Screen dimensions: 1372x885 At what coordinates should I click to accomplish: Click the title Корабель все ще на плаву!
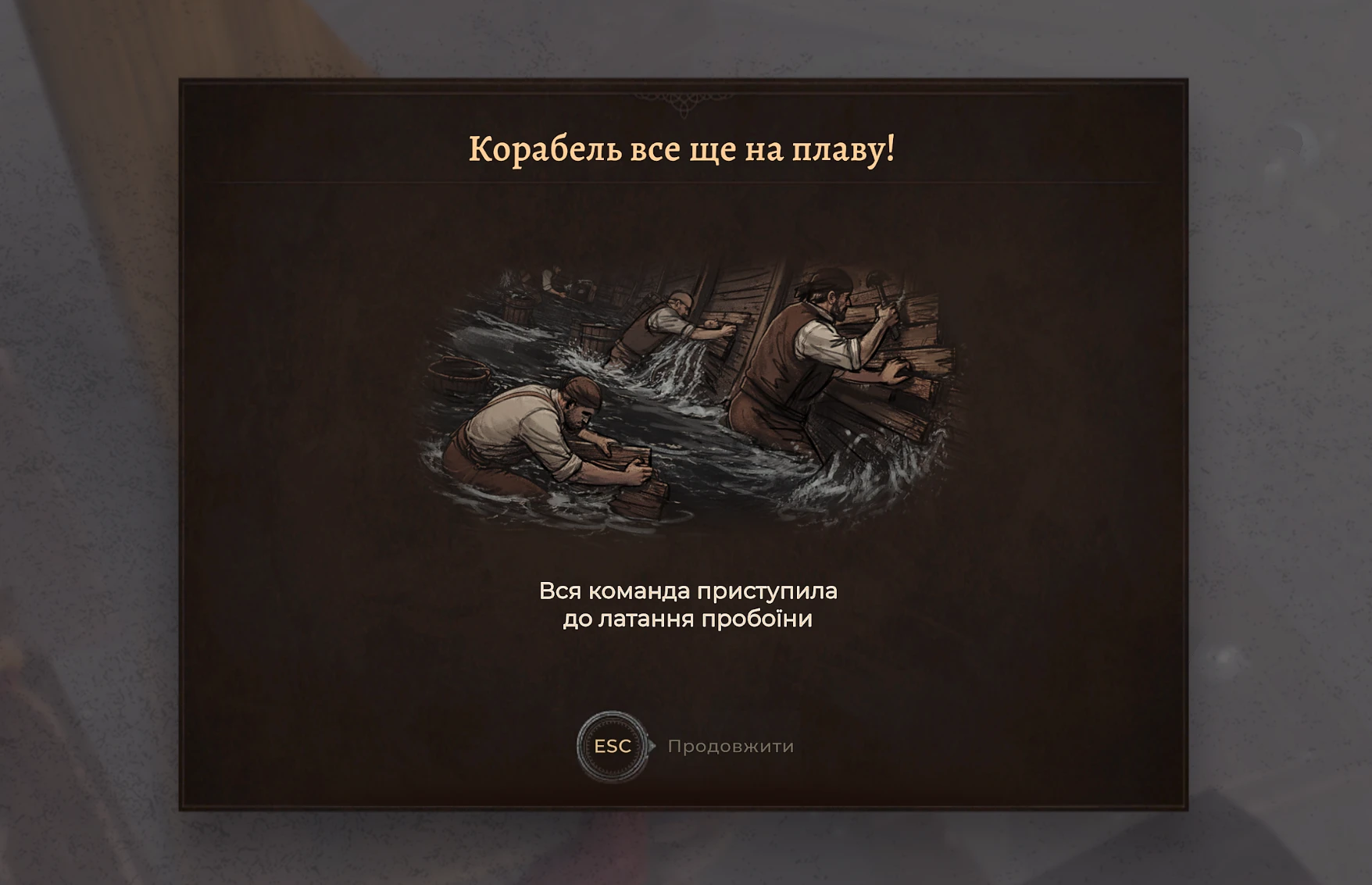pos(683,148)
